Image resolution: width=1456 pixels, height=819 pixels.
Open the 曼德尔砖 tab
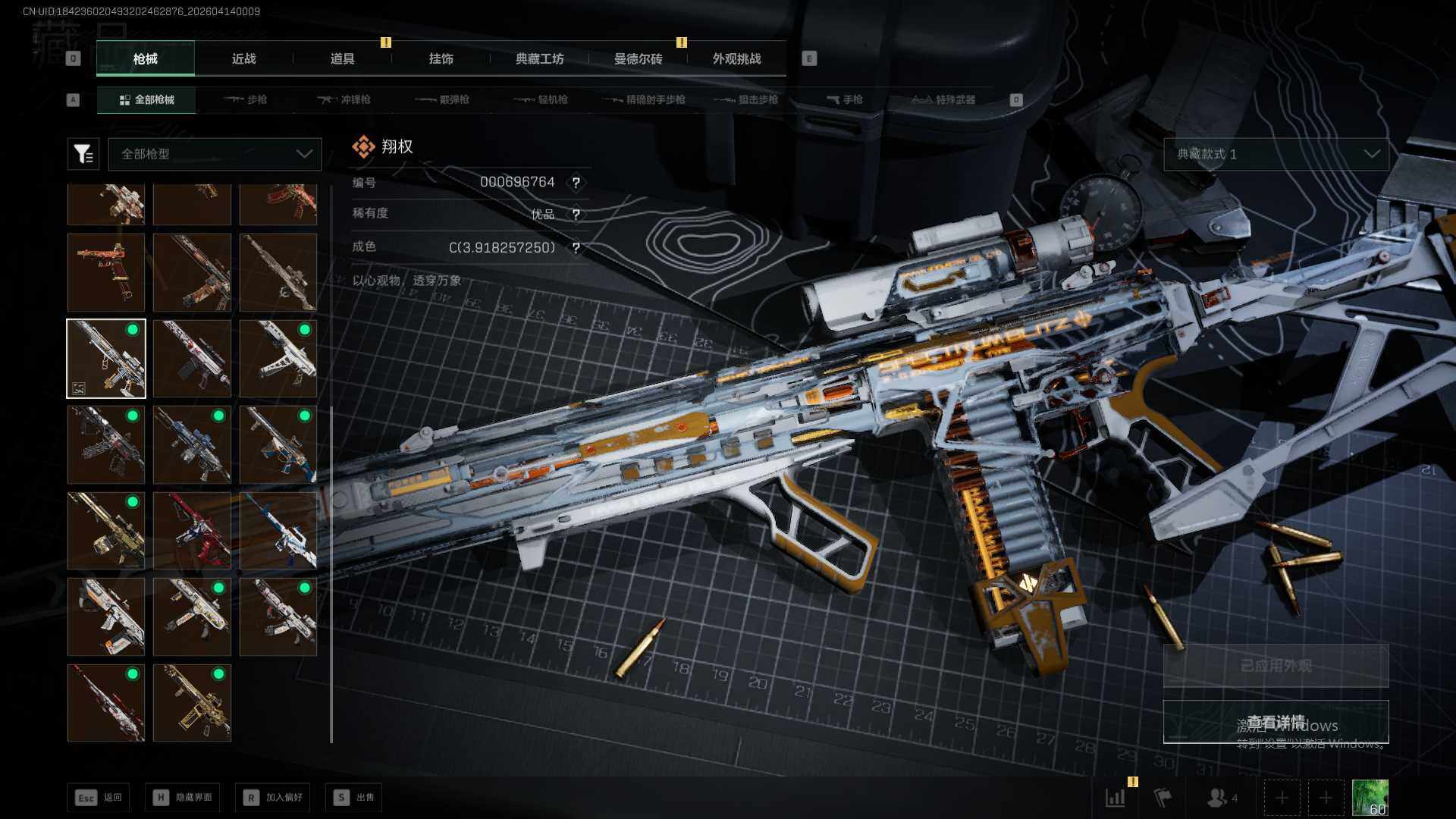pyautogui.click(x=638, y=58)
